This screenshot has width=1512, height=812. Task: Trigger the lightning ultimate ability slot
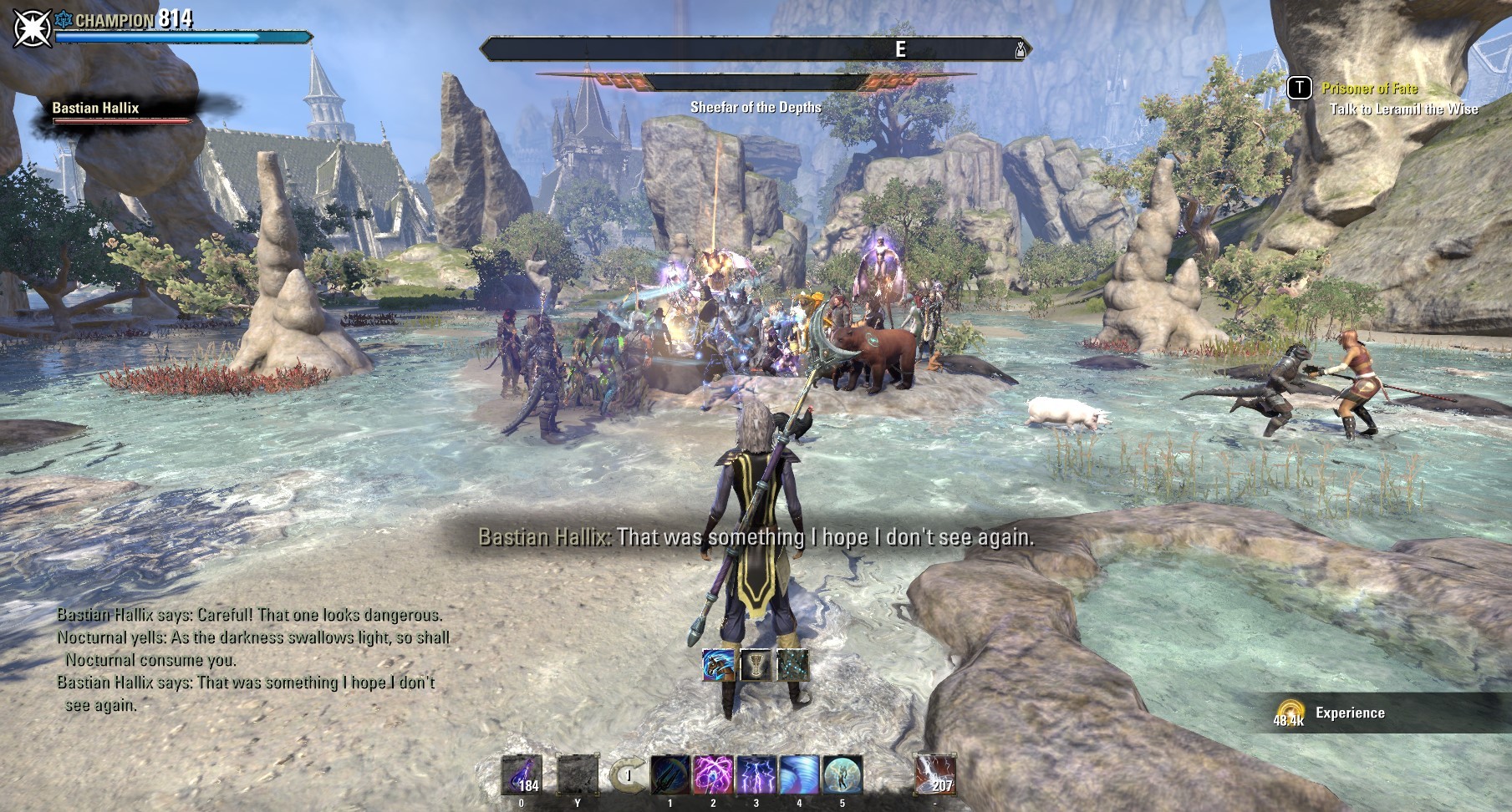[x=934, y=775]
